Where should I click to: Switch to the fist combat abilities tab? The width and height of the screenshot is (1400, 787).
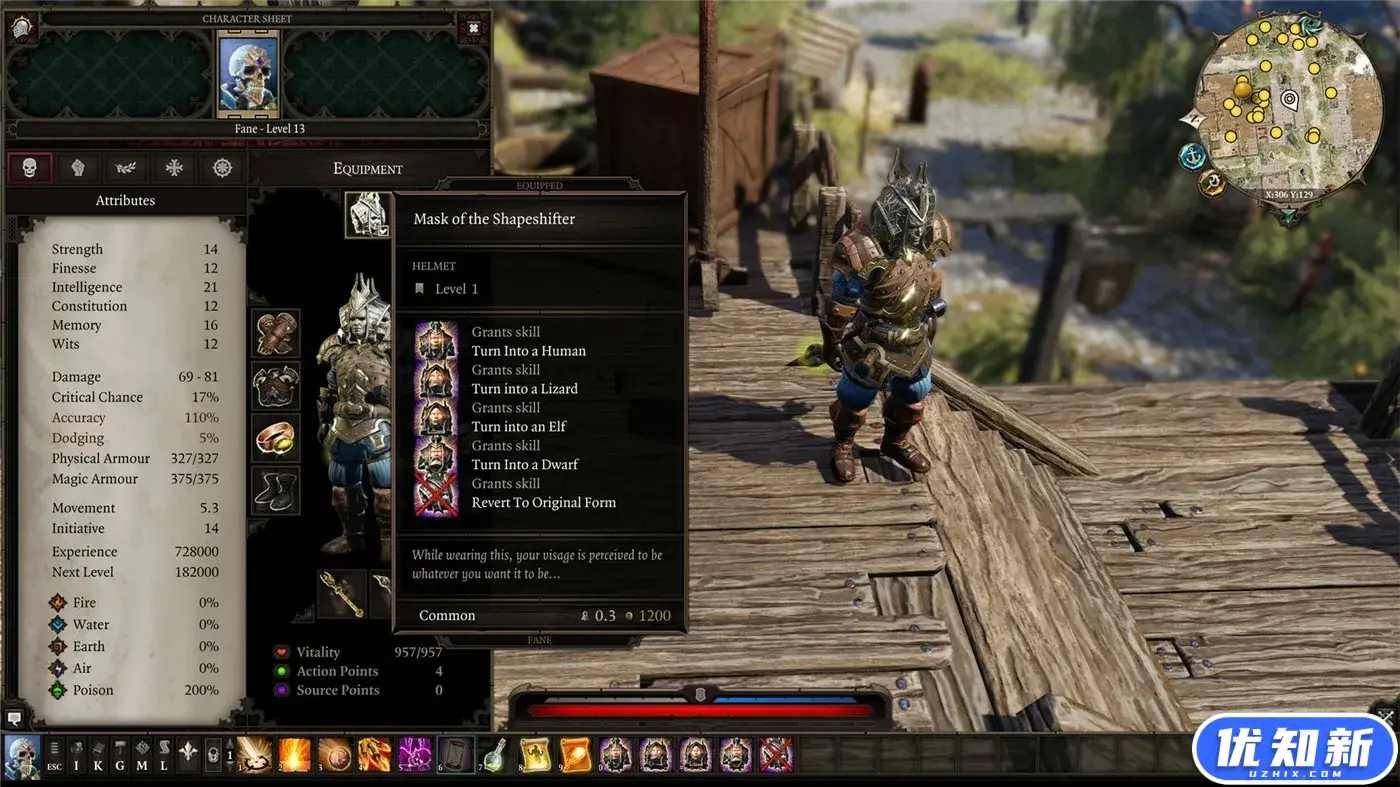[x=77, y=168]
